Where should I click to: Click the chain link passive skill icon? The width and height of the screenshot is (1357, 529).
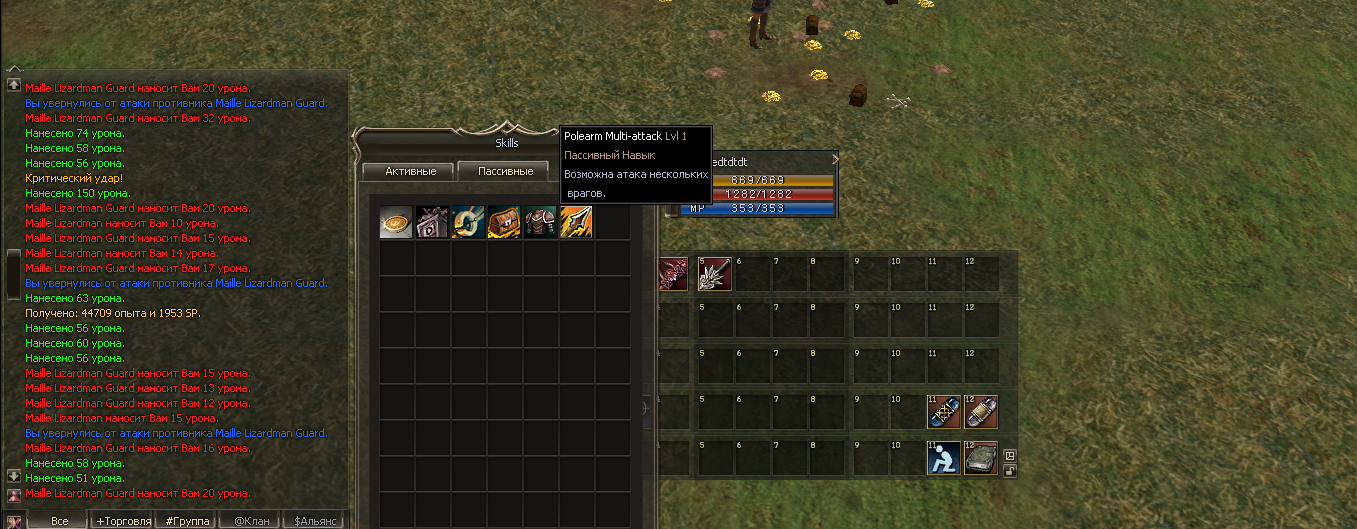tap(468, 222)
